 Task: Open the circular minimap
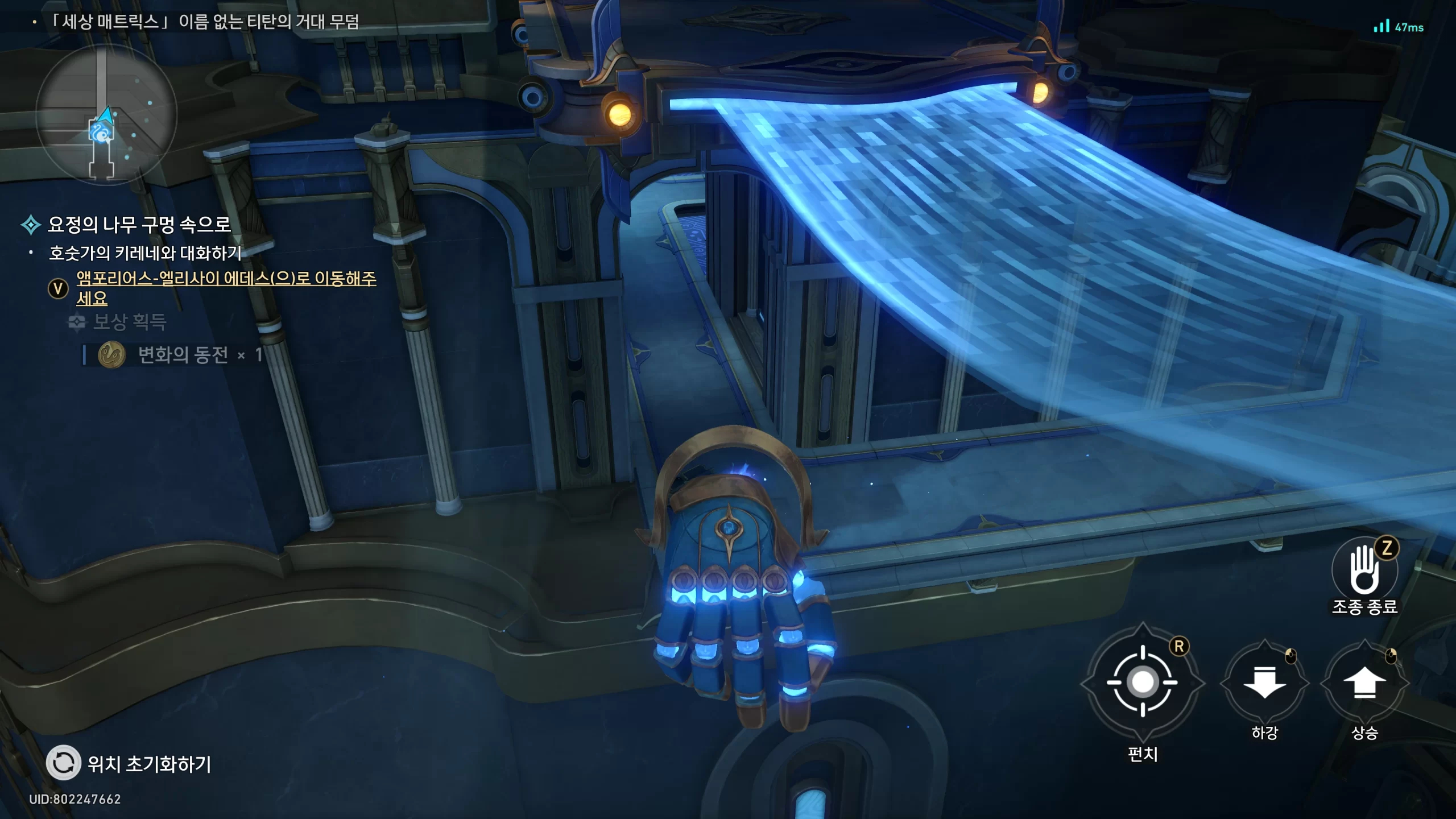pos(106,115)
